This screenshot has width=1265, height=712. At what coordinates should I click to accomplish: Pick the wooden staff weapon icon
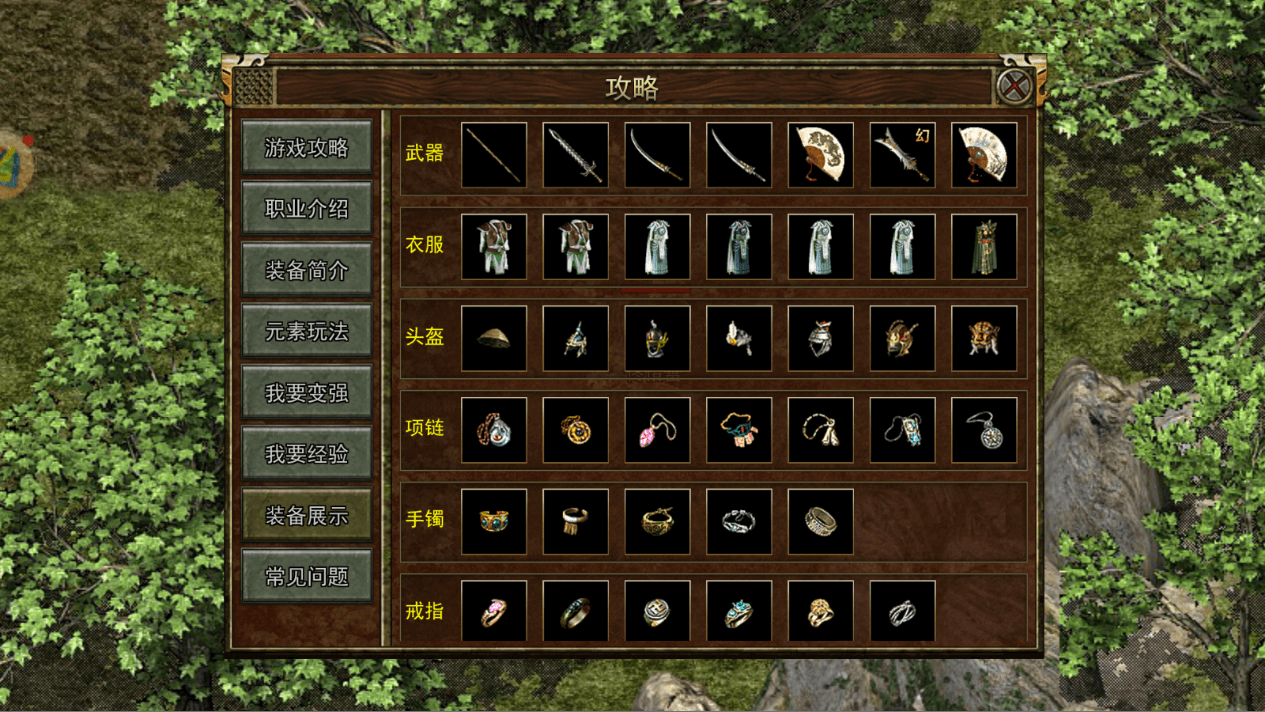pos(494,155)
